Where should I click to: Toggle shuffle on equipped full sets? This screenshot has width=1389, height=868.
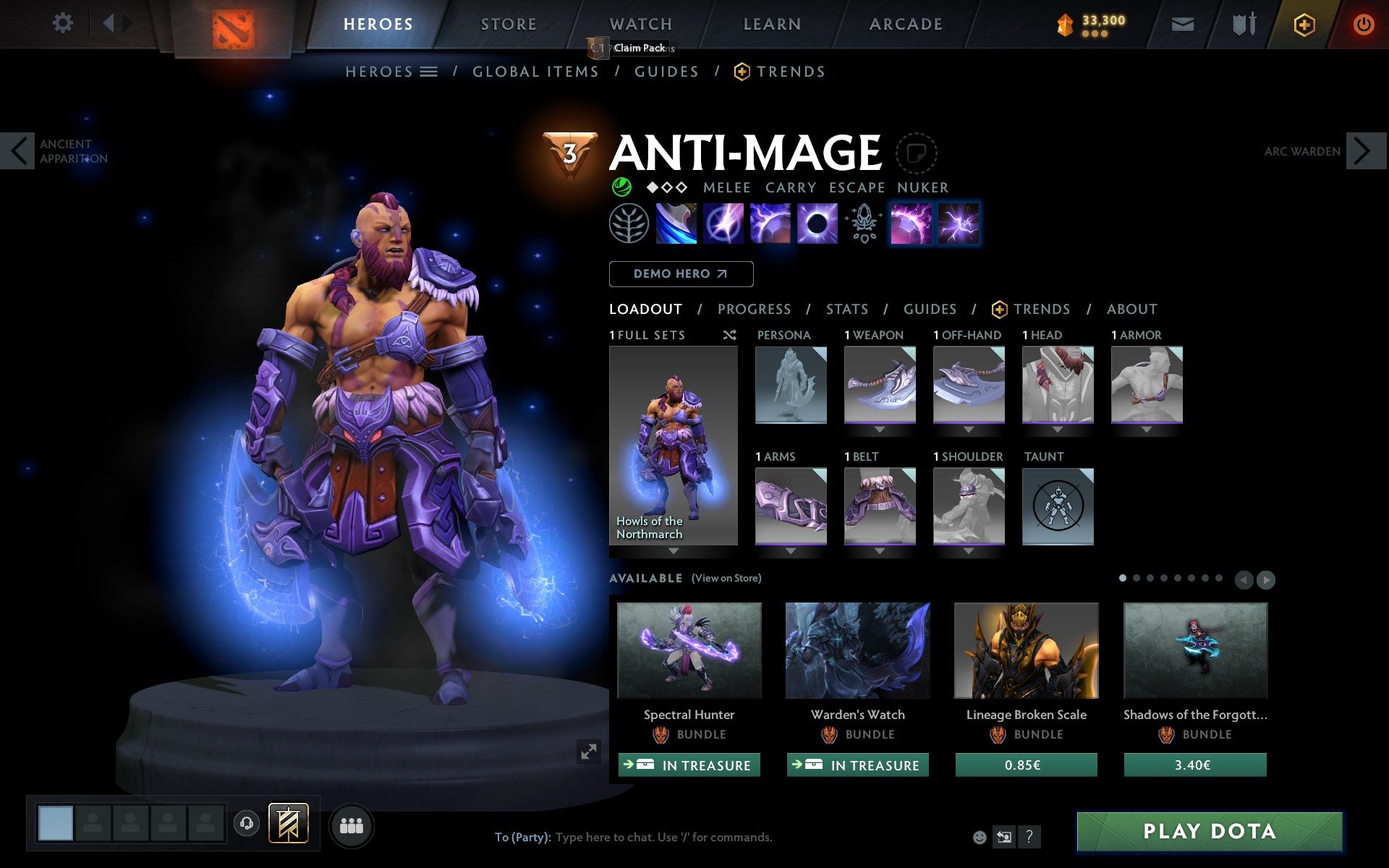pyautogui.click(x=729, y=335)
